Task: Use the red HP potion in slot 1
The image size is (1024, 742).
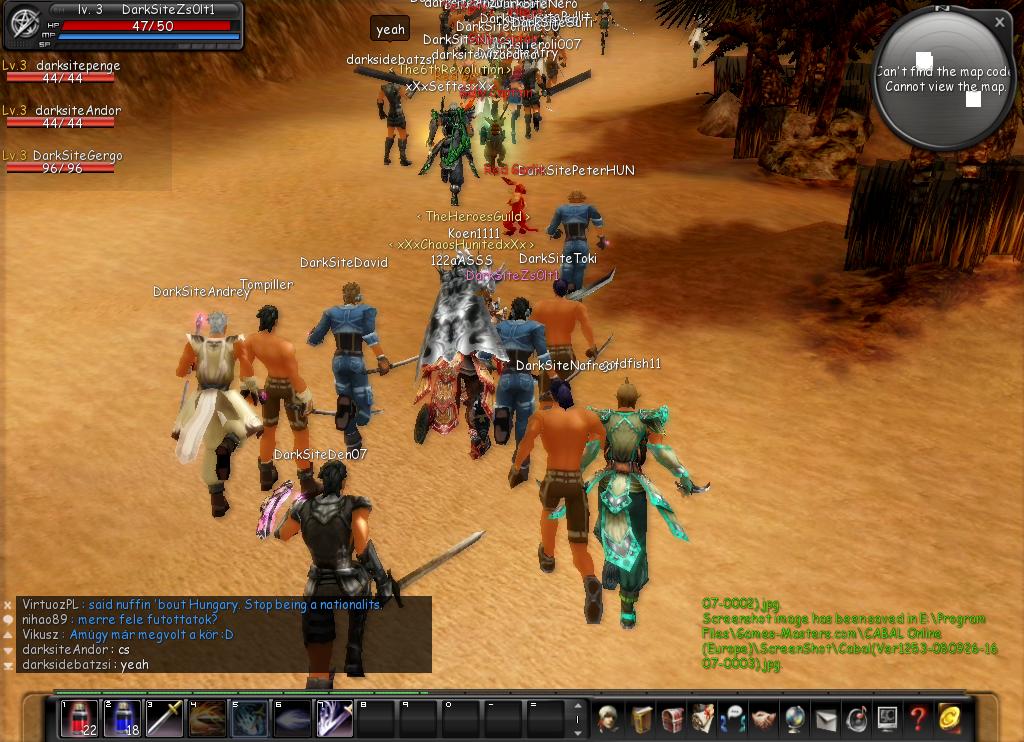Action: (79, 719)
